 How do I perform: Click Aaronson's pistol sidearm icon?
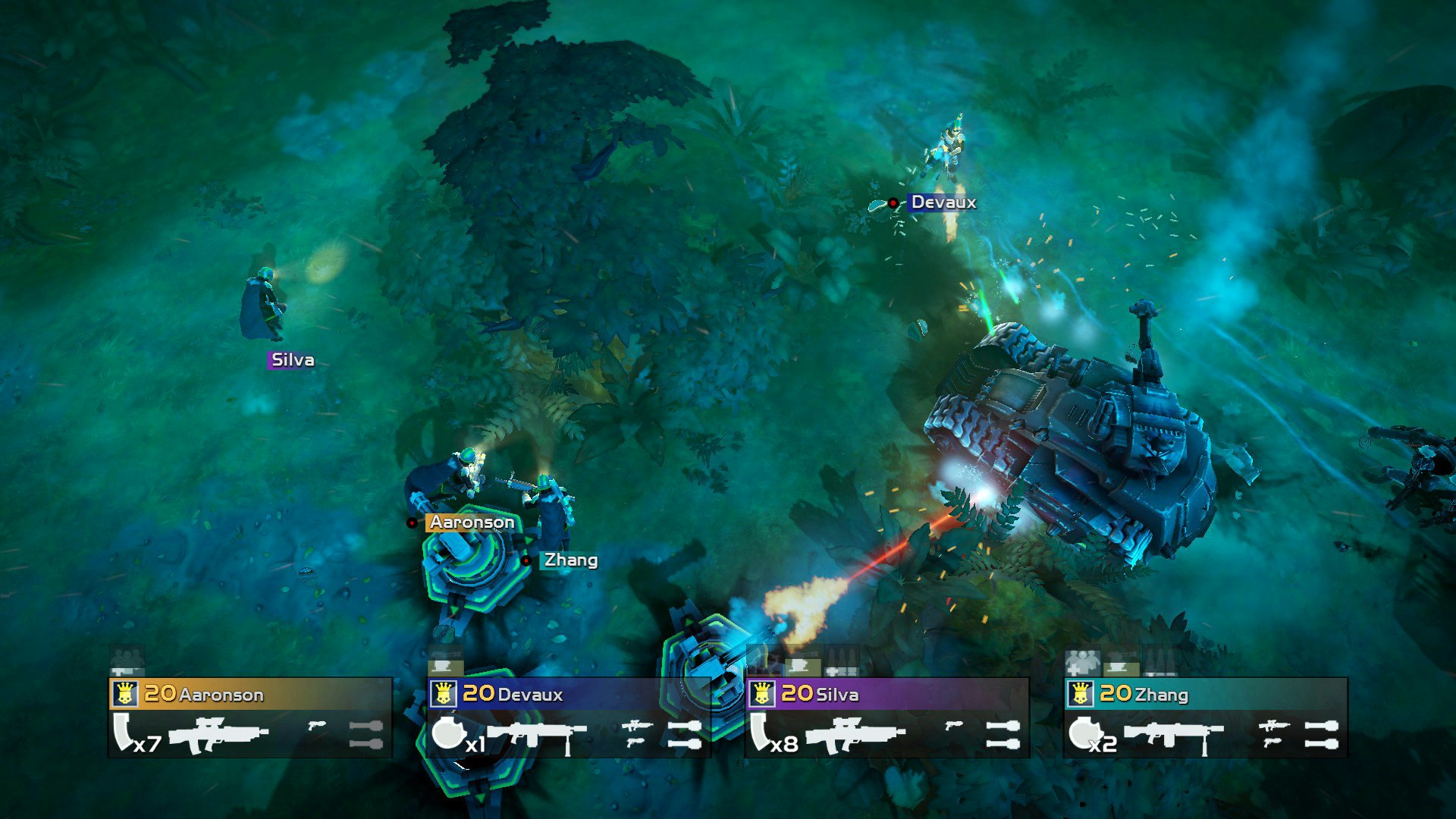pyautogui.click(x=317, y=724)
